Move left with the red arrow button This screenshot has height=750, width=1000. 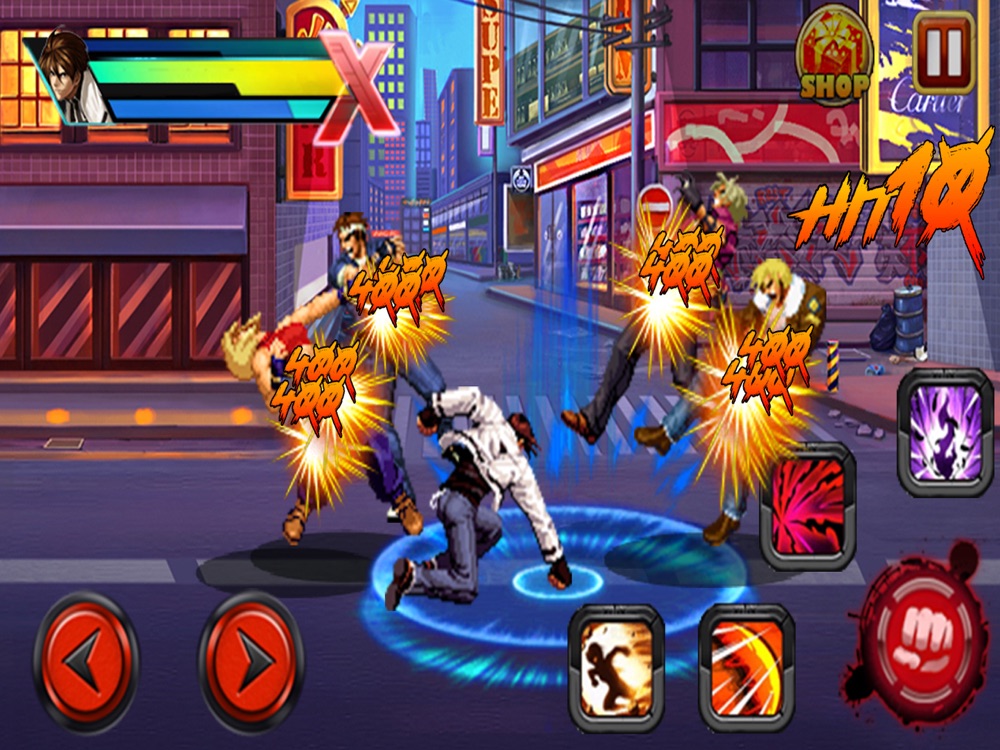tap(86, 660)
